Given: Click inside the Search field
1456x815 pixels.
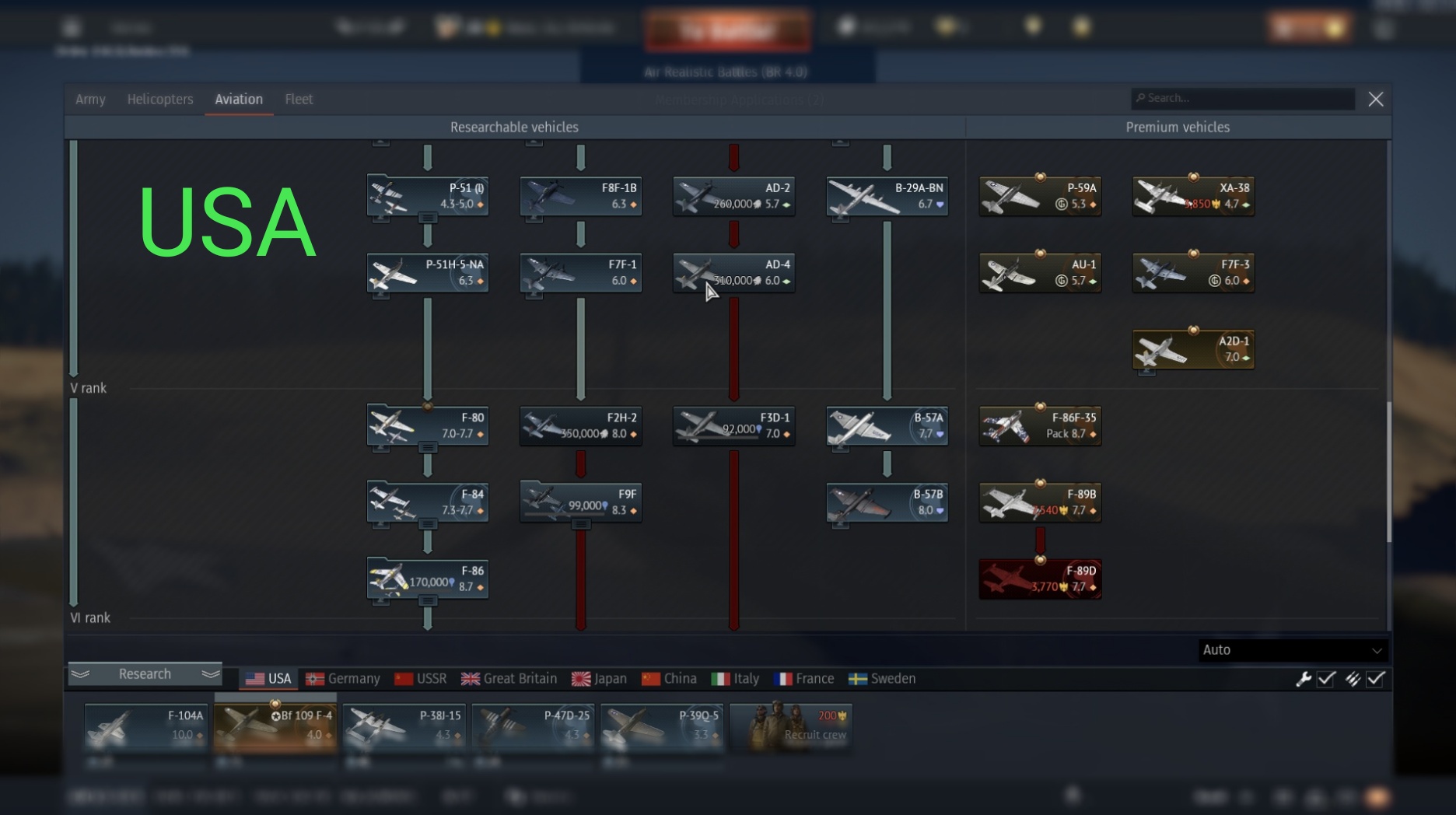Looking at the screenshot, I should [1242, 98].
